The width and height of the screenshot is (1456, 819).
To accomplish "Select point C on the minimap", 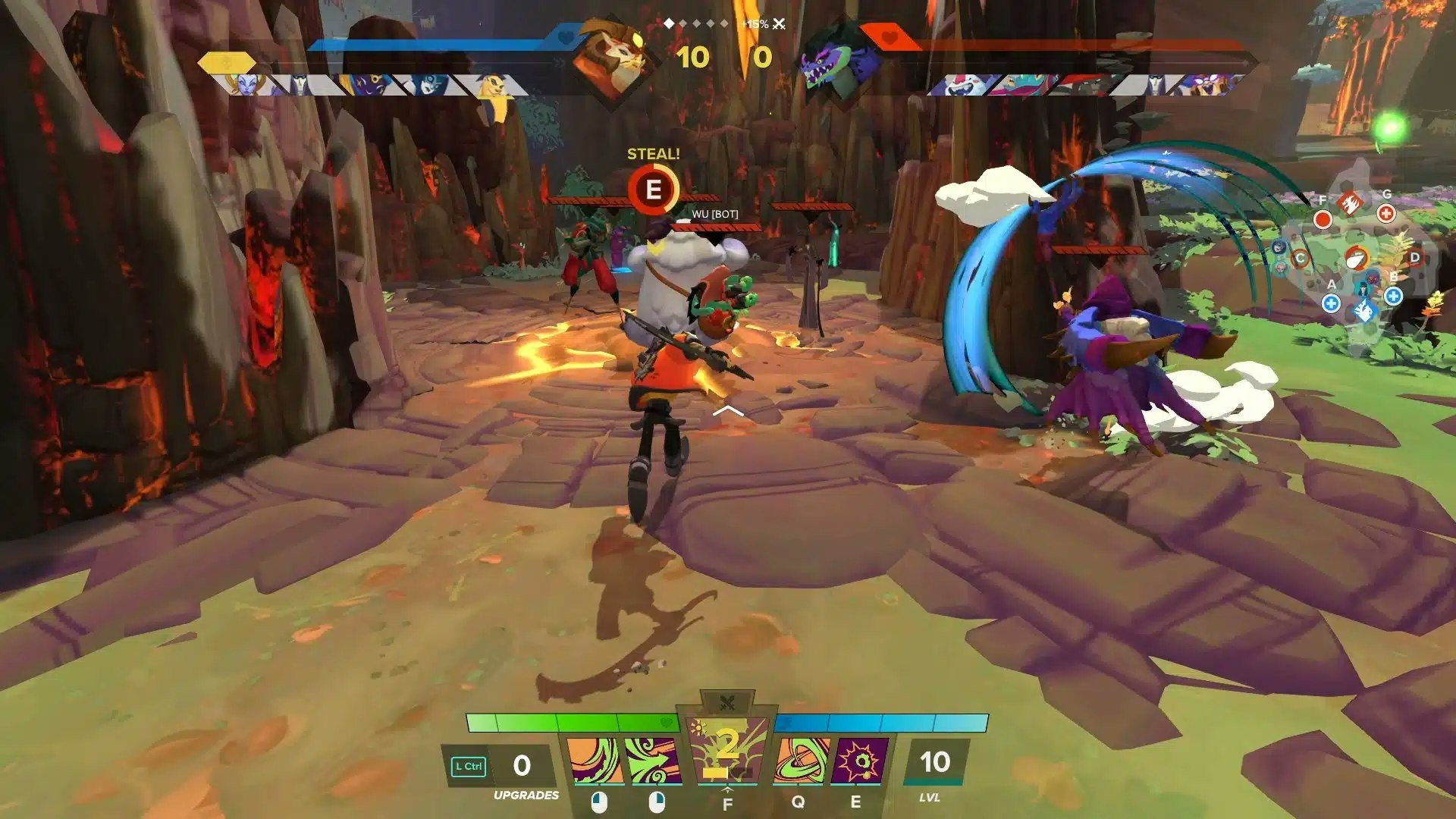I will tap(1300, 258).
